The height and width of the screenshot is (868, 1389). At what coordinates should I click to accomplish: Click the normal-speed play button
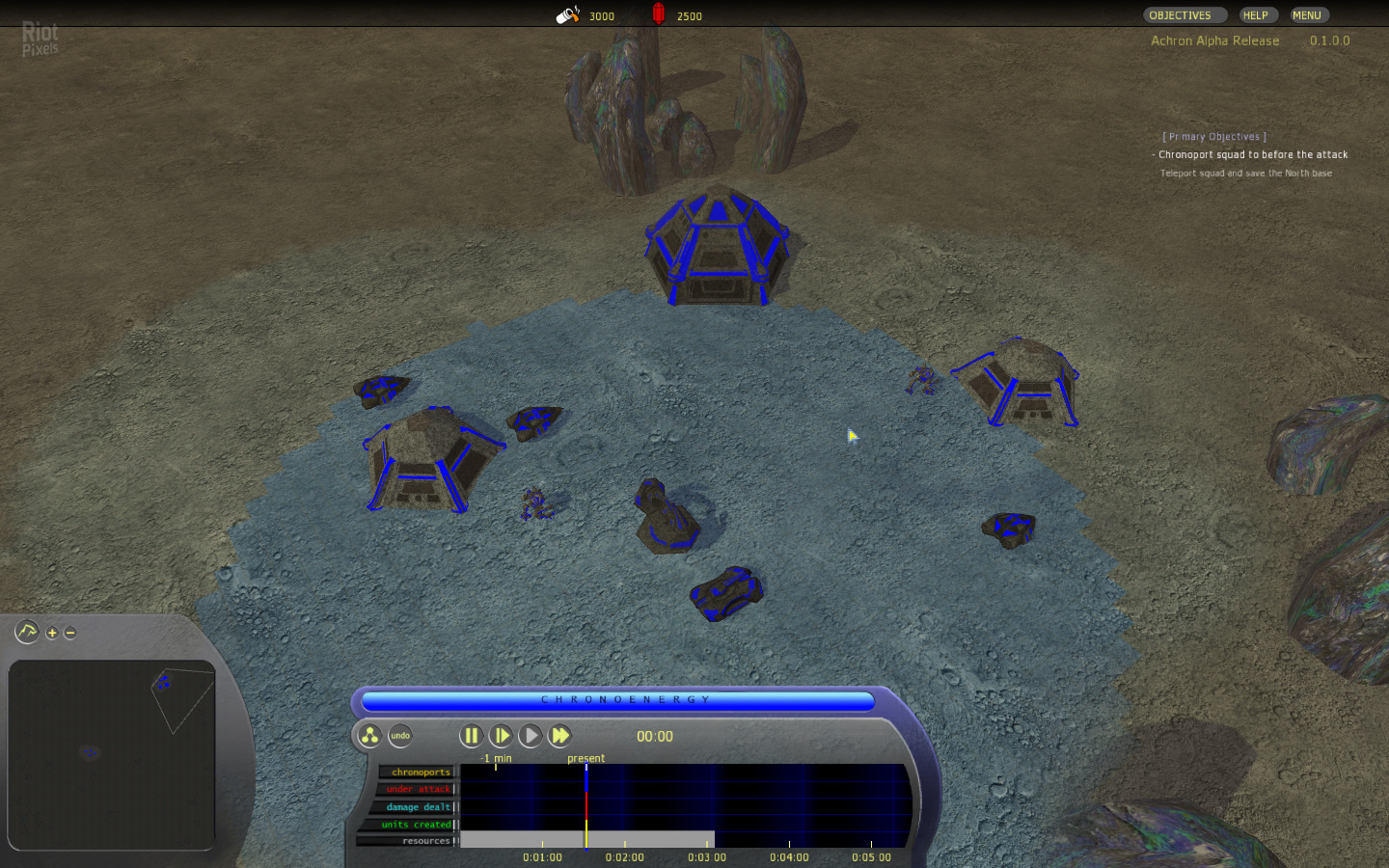531,736
